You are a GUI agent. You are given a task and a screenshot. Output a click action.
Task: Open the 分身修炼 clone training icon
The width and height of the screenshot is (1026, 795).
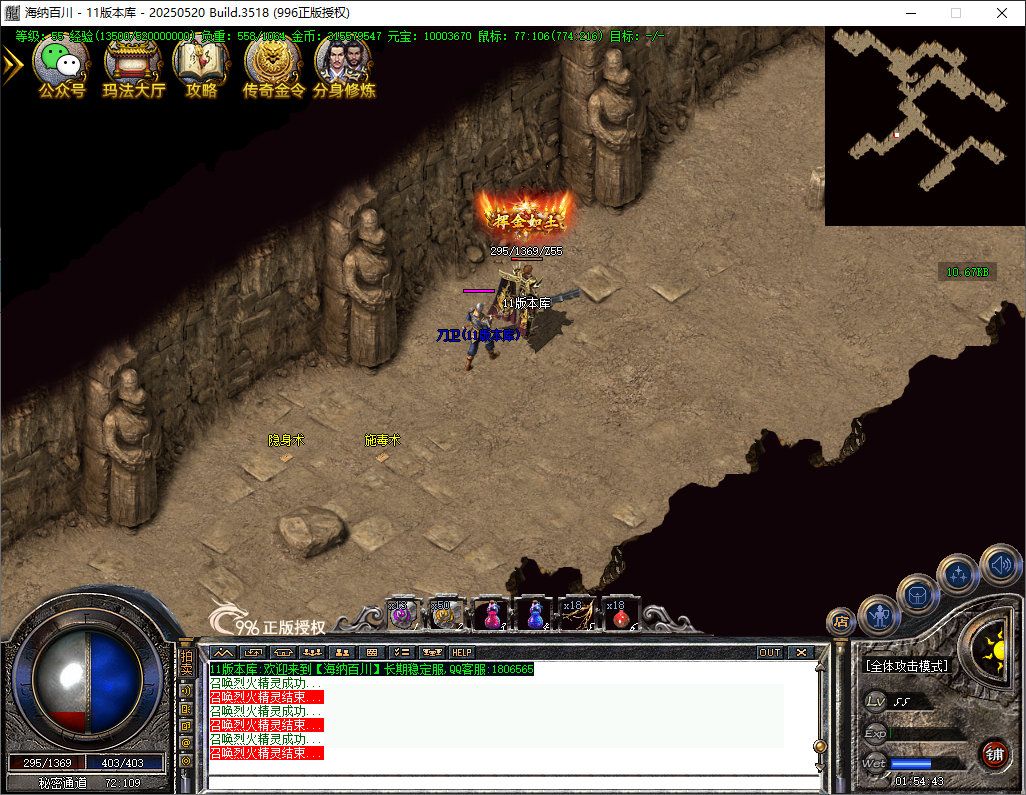[343, 62]
